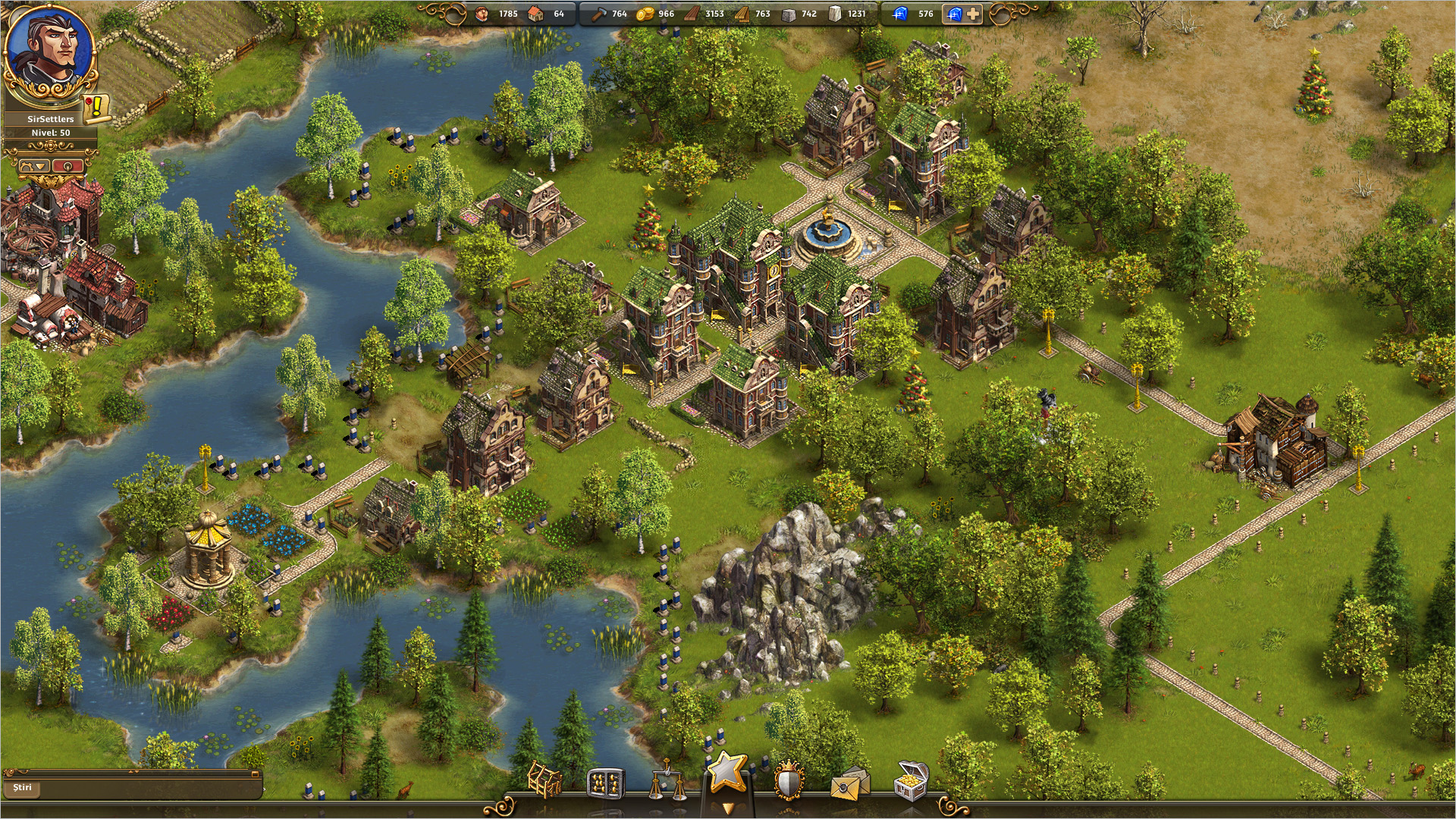The width and height of the screenshot is (1456, 819).
Task: Open the abacus economy overview
Action: (x=605, y=783)
